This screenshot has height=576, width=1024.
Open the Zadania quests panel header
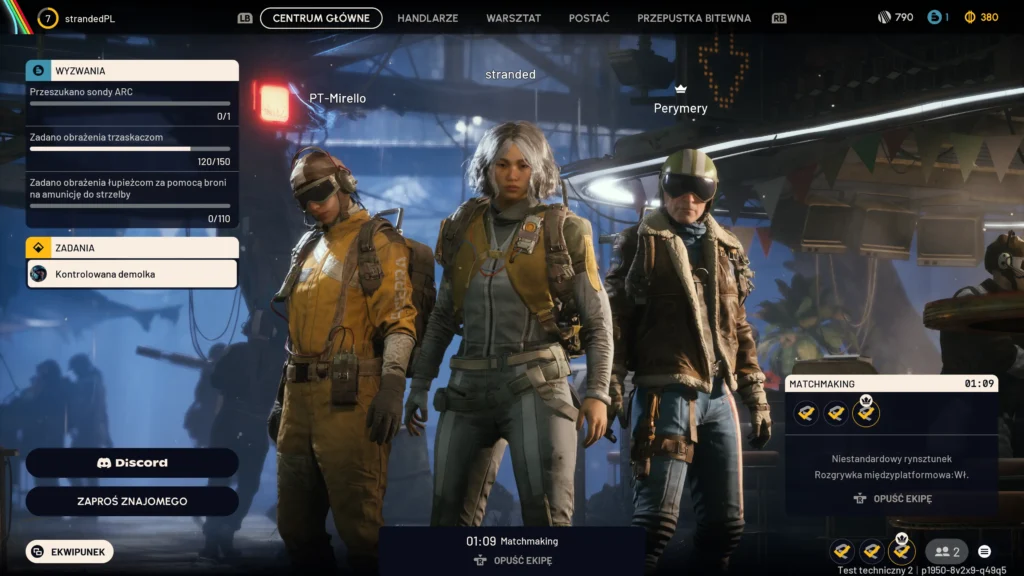[132, 247]
